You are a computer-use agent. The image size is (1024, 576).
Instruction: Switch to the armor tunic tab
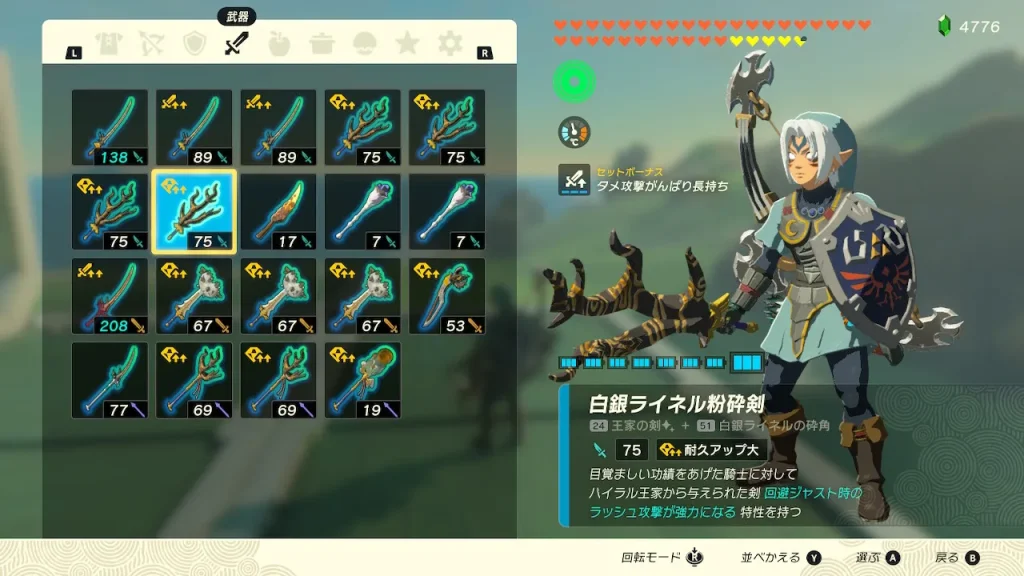coord(108,44)
